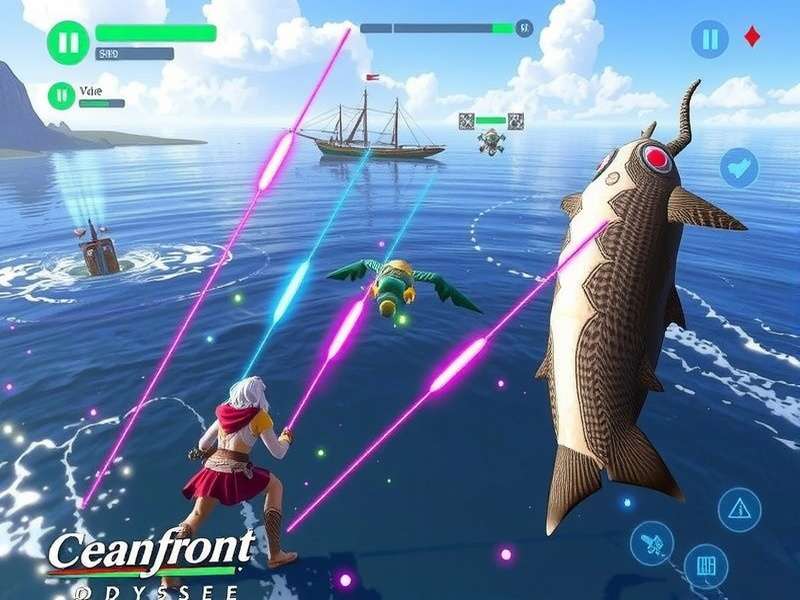Activate the blue checkmark button
Image resolution: width=800 pixels, height=600 pixels.
point(740,166)
